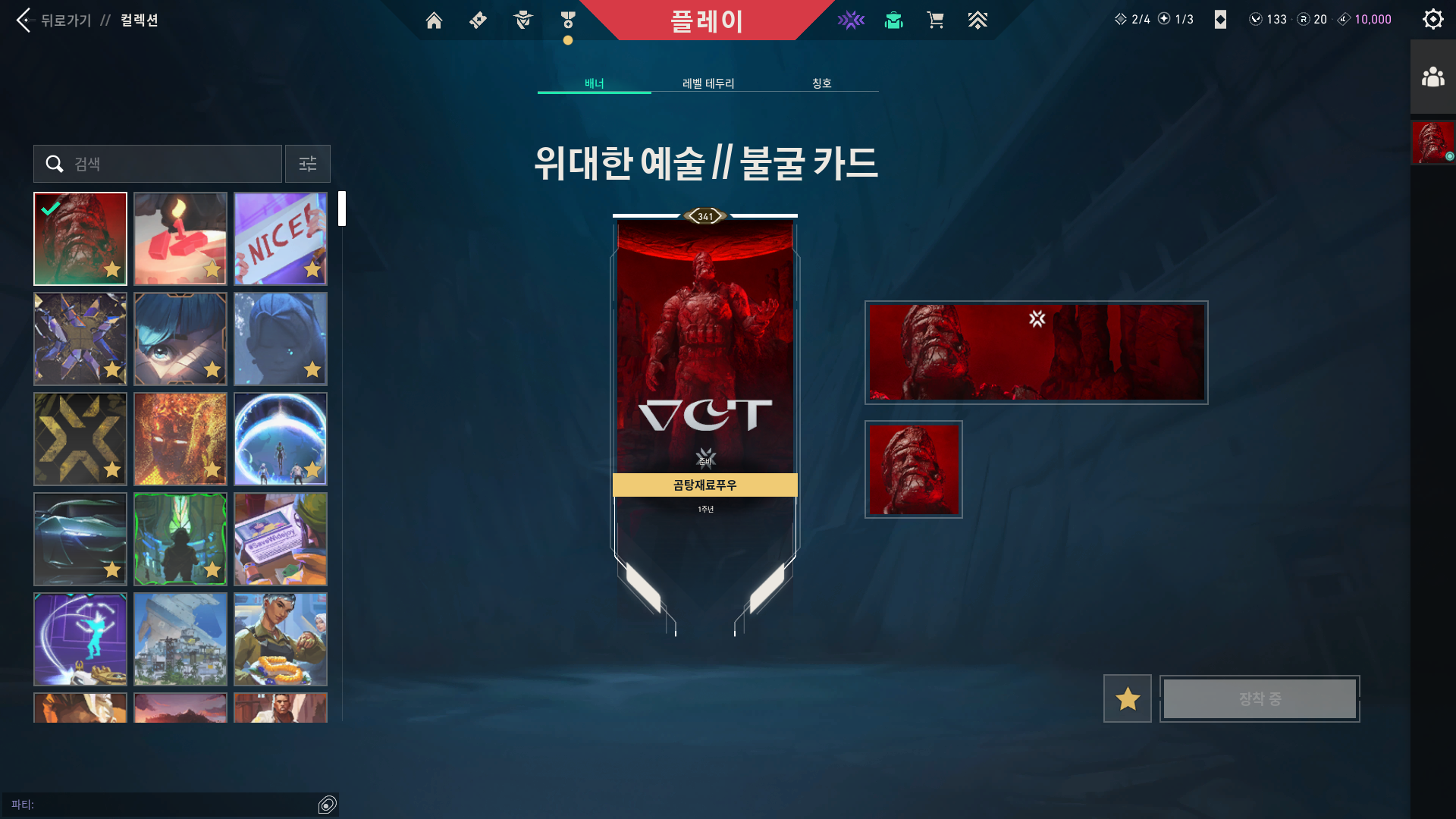Click the magnifier icon inside the search bar
This screenshot has width=1456, height=819.
[x=53, y=163]
